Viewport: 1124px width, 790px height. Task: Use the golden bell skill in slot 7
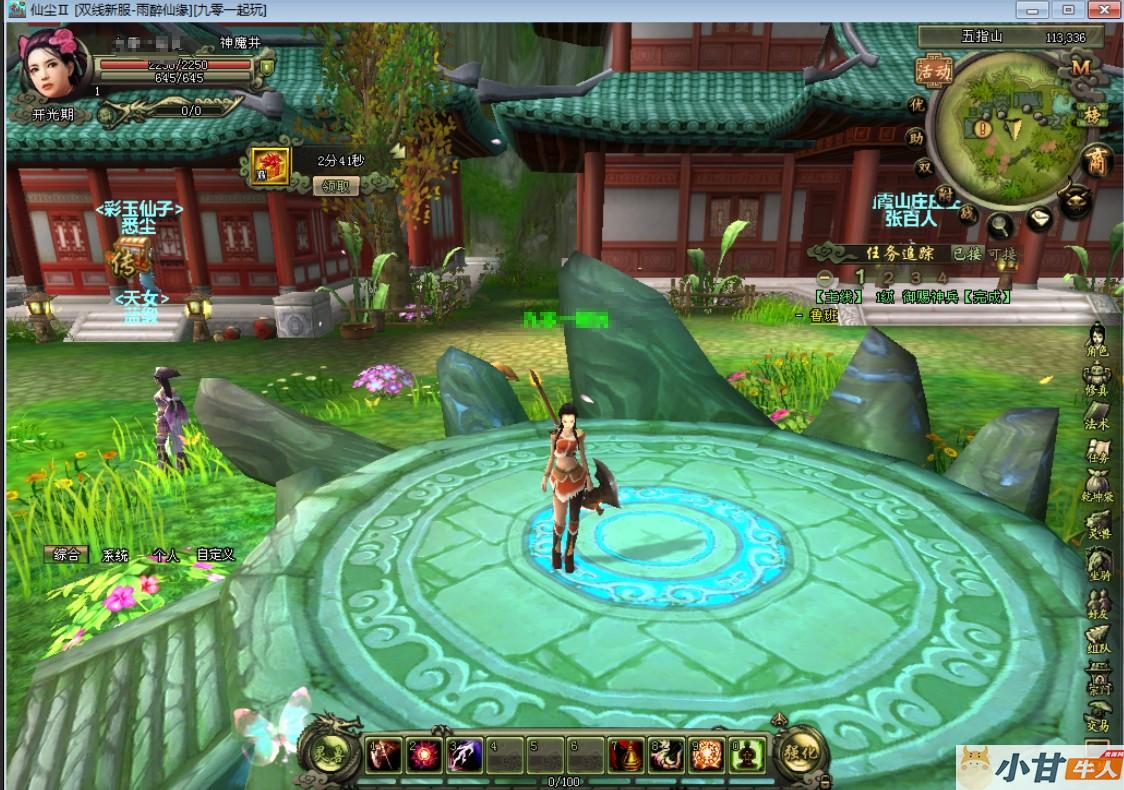(x=626, y=757)
